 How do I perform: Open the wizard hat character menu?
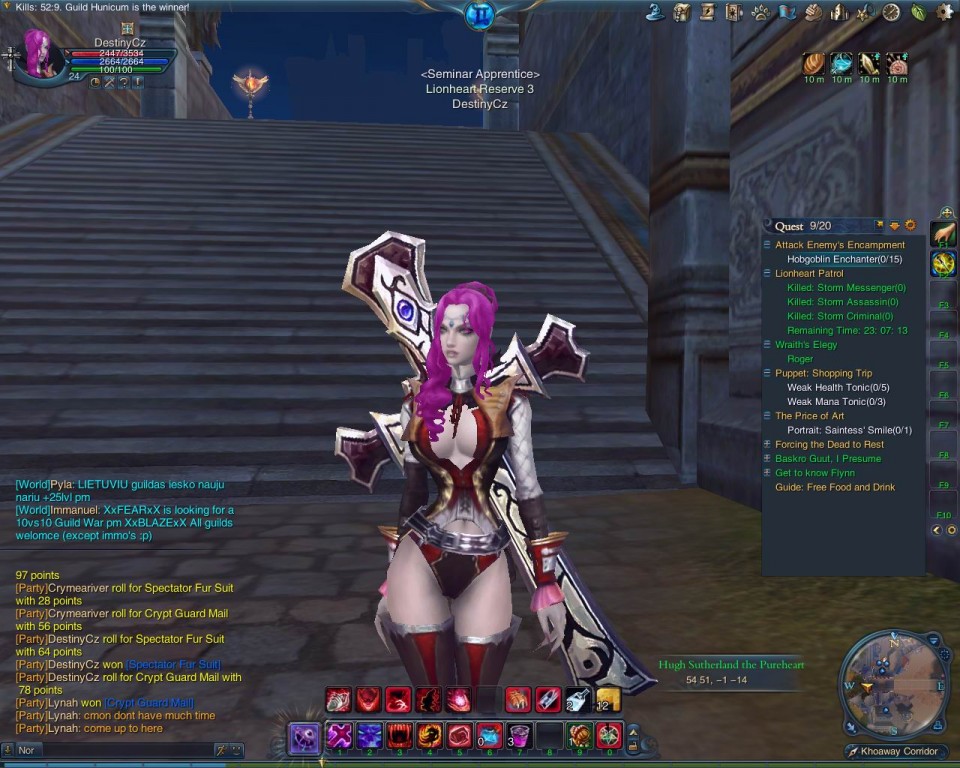[x=656, y=12]
